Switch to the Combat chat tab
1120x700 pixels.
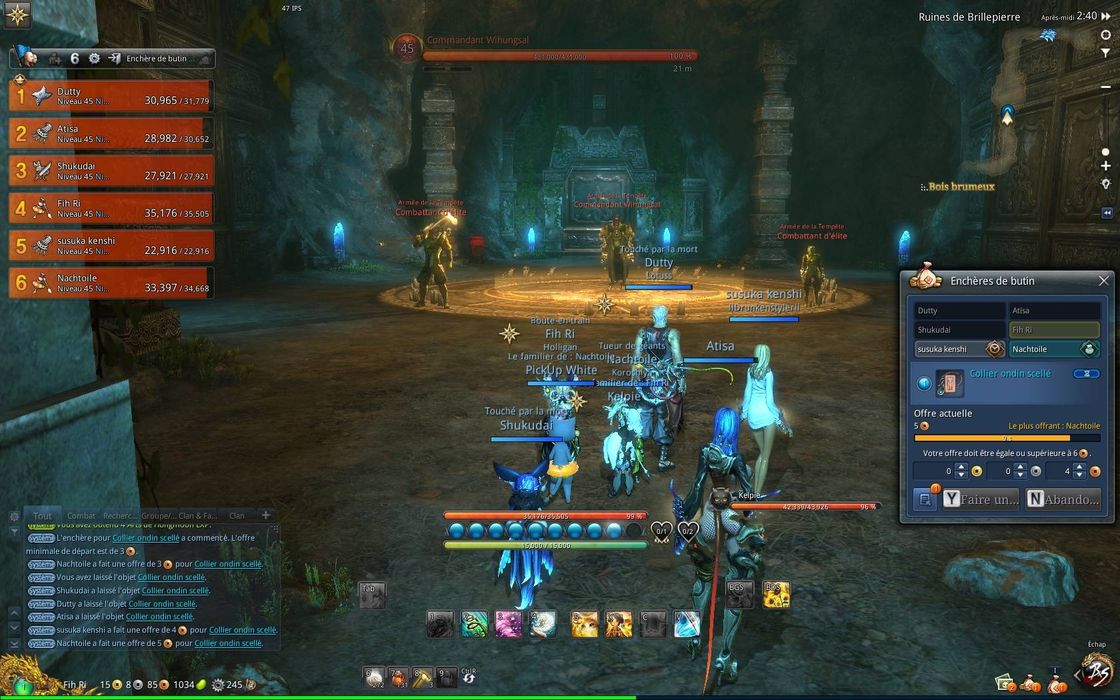[81, 516]
